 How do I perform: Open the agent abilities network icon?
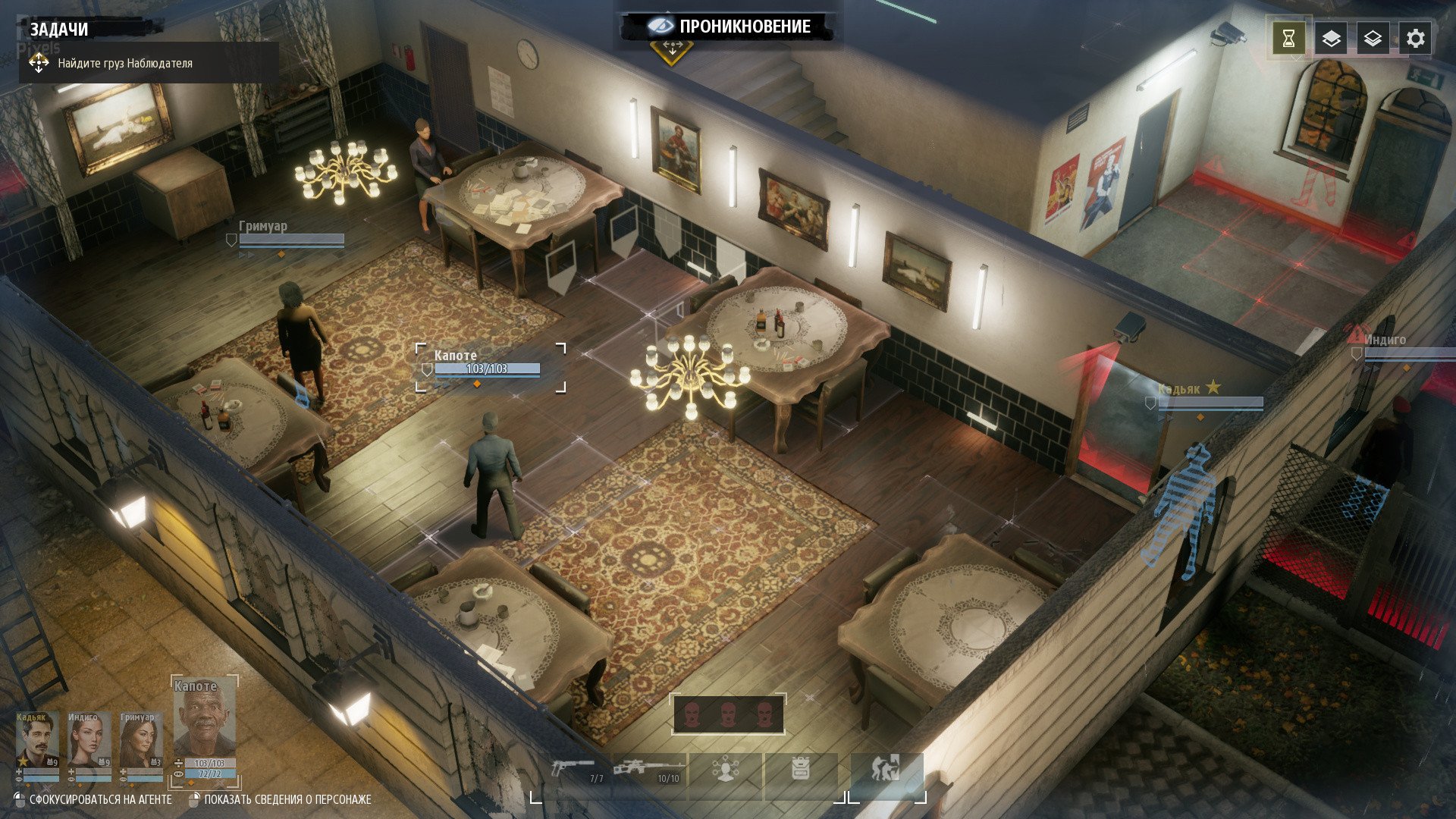point(726,773)
